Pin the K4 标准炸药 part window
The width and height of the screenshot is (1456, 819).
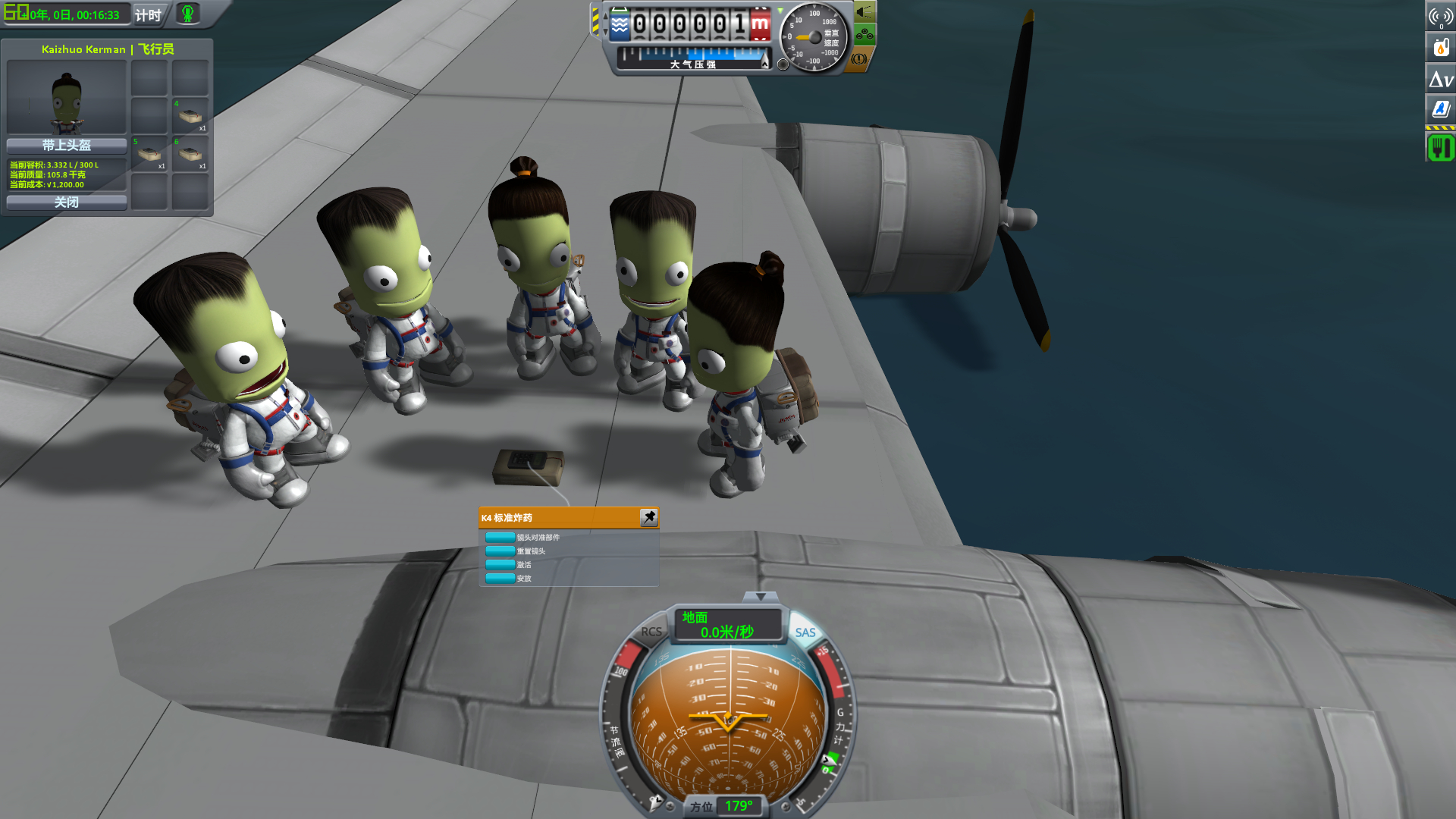649,517
